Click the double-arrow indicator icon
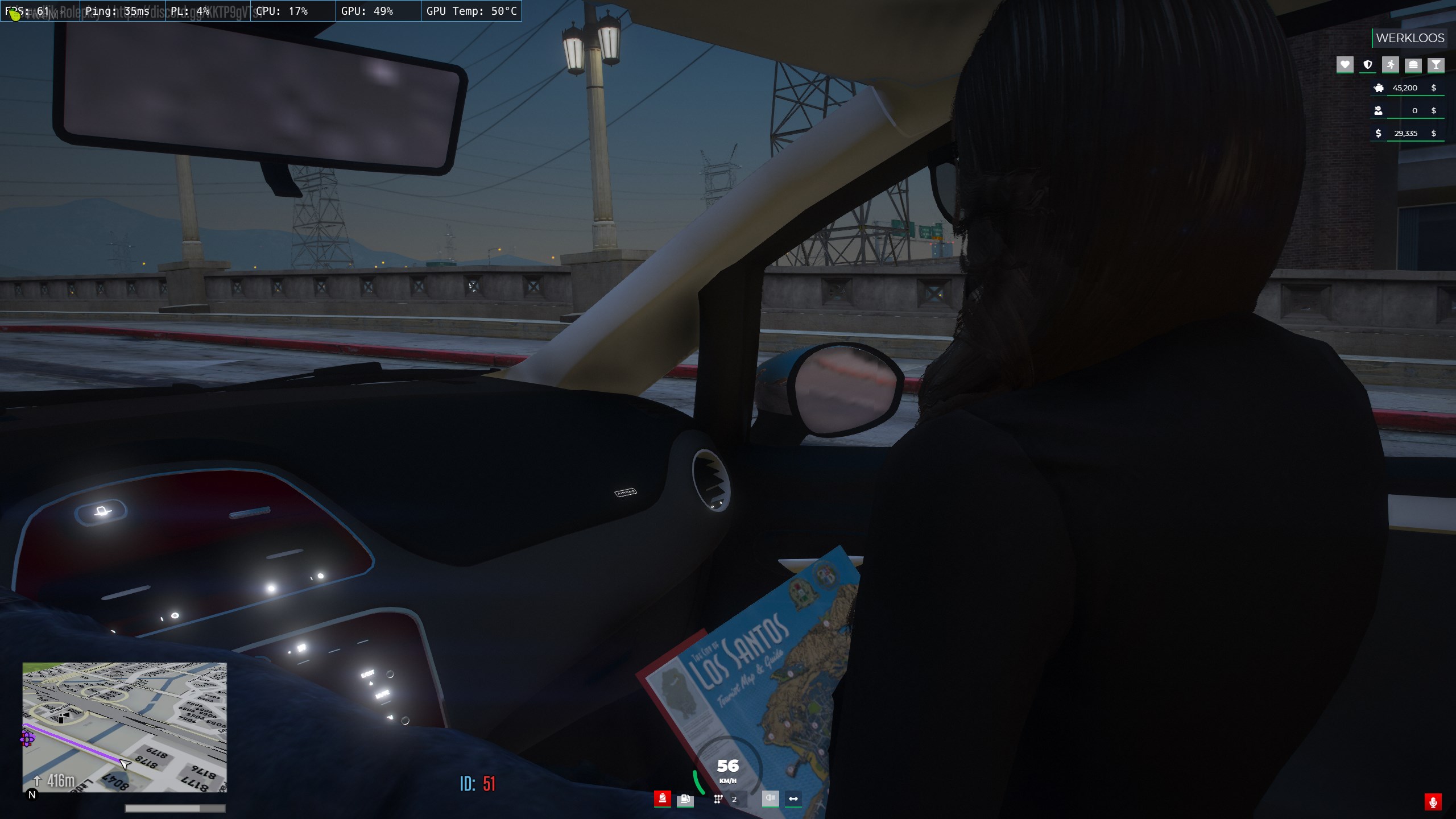1456x819 pixels. point(793,799)
